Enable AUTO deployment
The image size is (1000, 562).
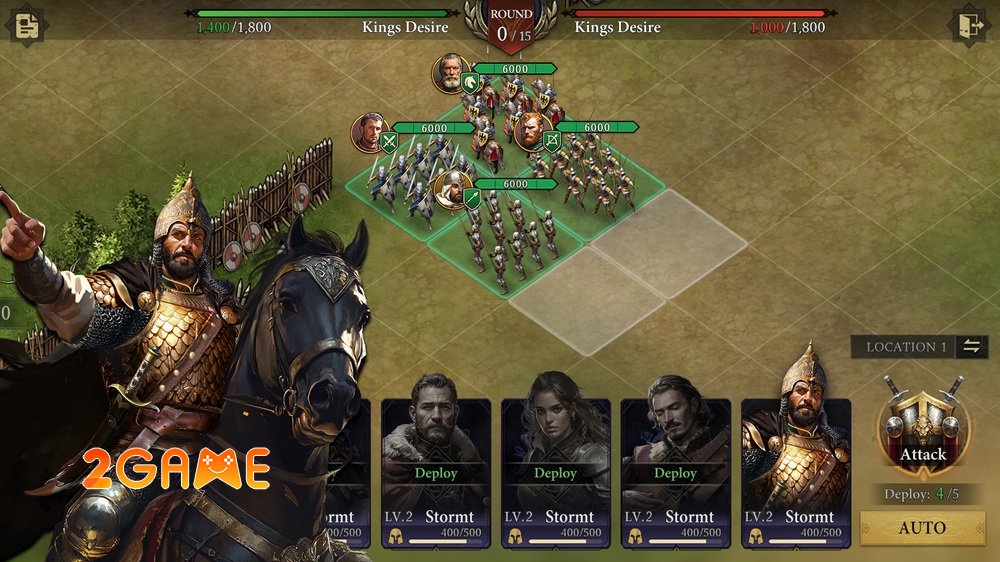coord(922,528)
